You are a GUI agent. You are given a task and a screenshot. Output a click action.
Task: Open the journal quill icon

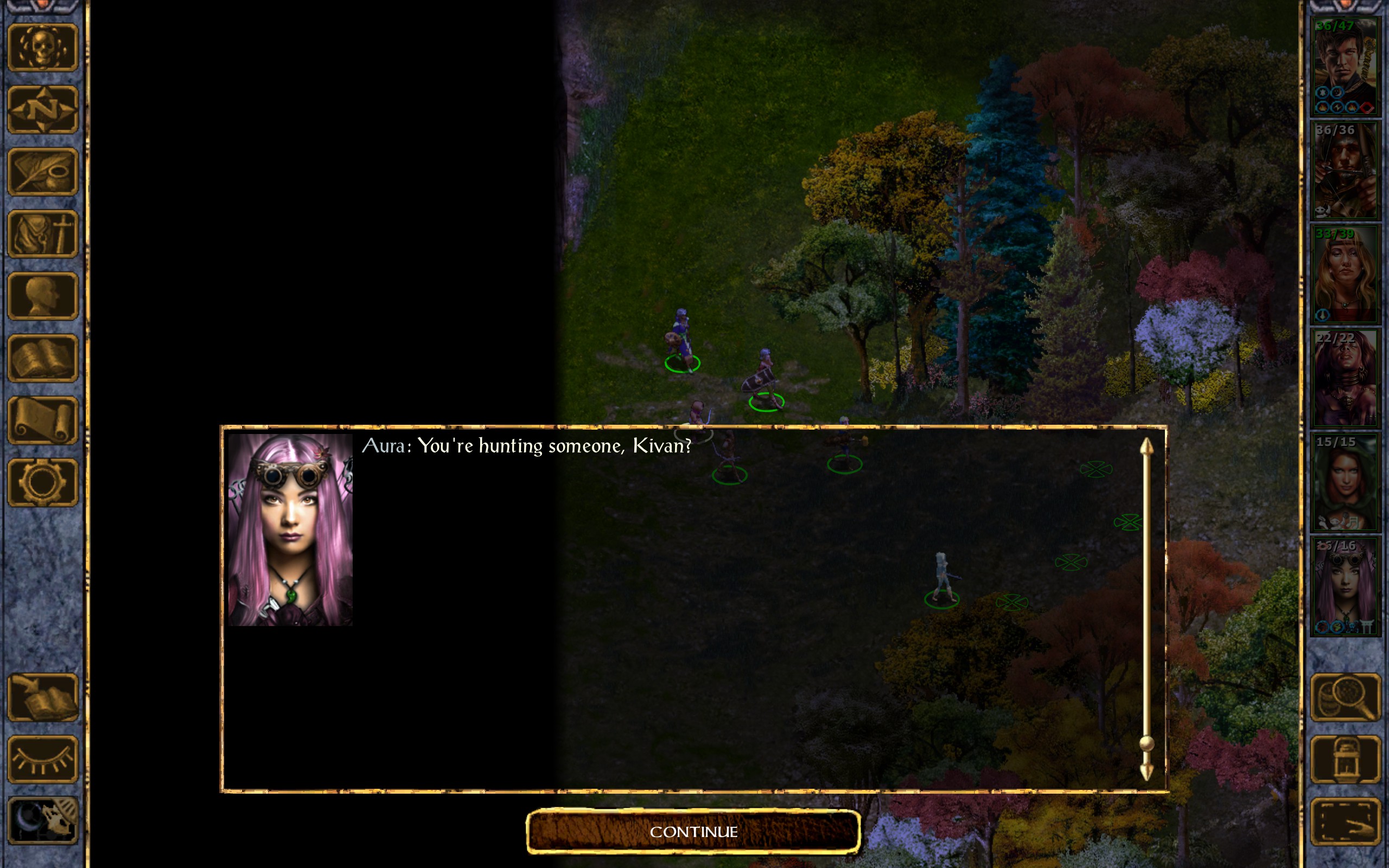point(42,171)
